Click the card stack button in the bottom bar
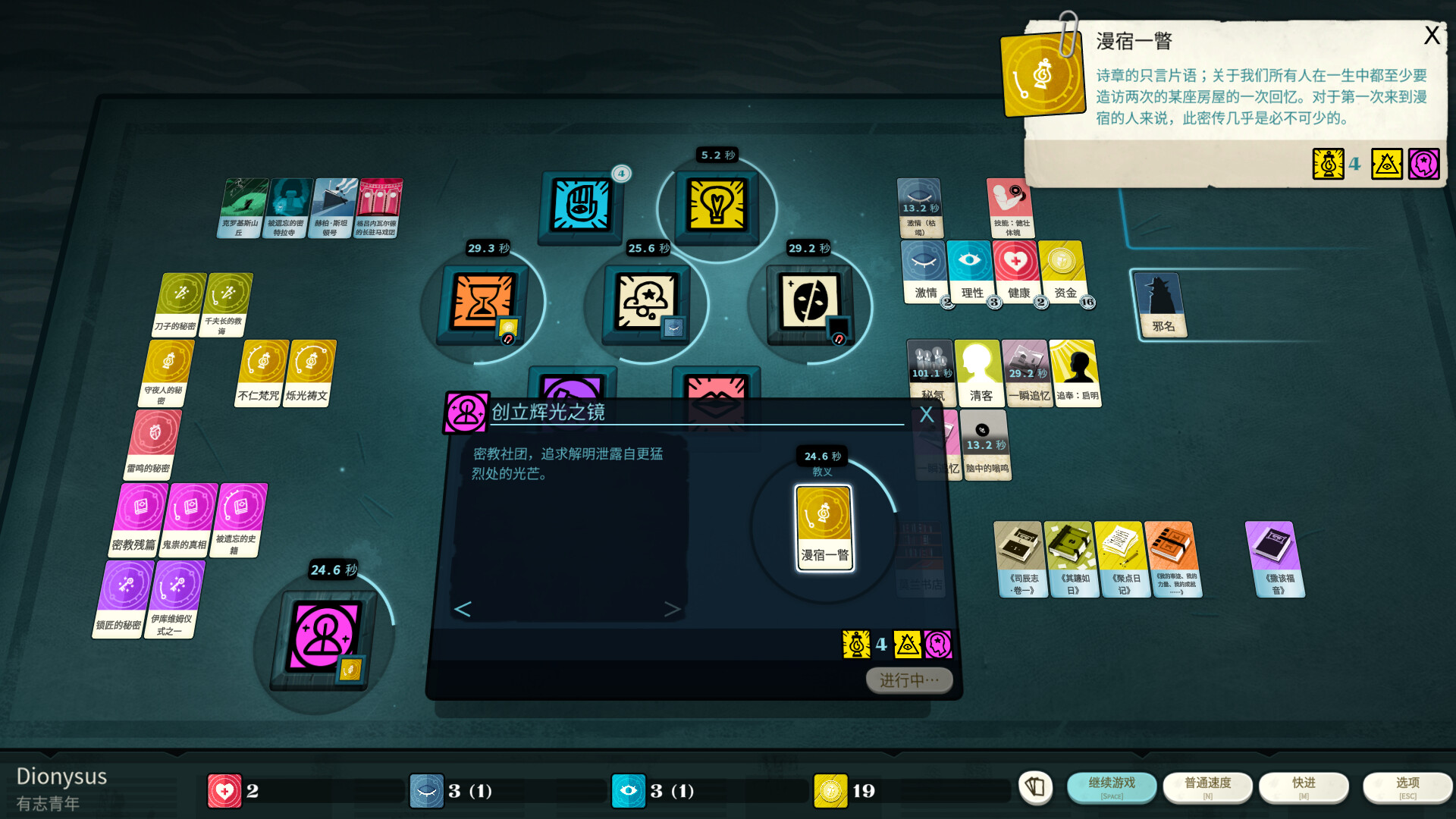1456x819 pixels. coord(1035,787)
